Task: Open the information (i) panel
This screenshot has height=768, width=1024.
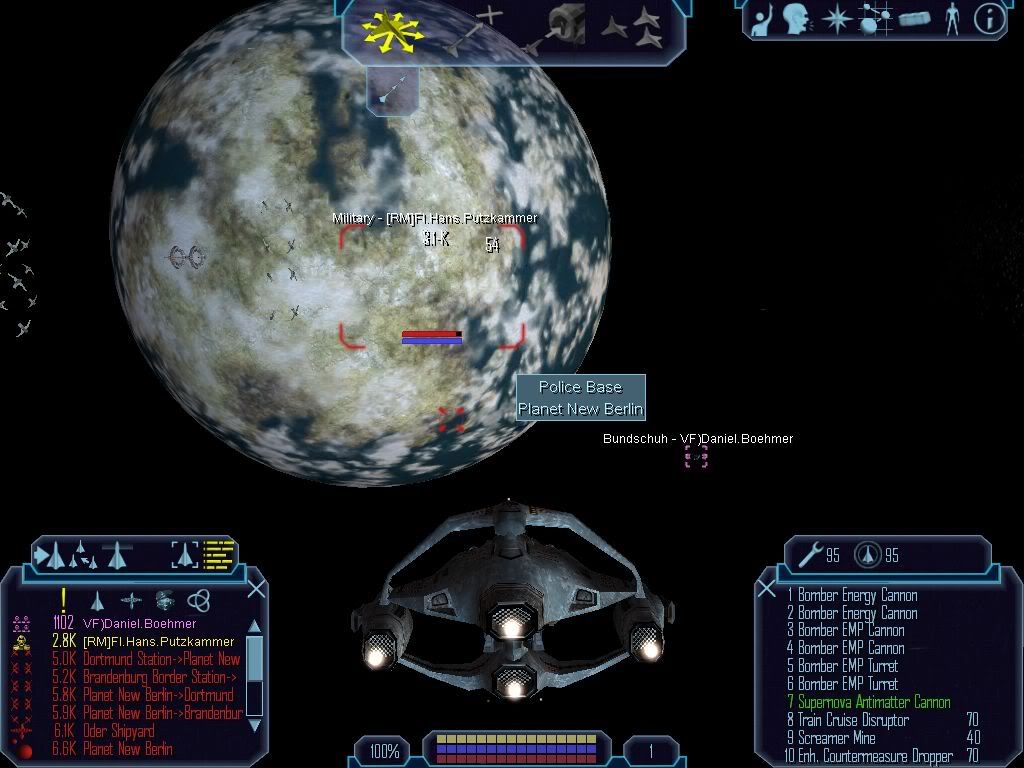Action: (x=989, y=19)
